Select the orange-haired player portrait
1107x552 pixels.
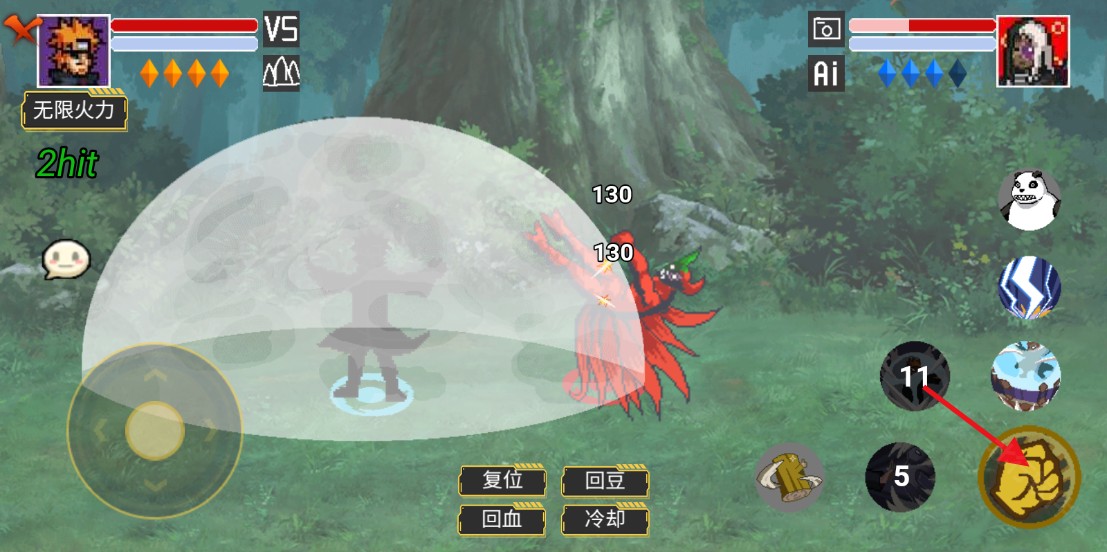(x=74, y=50)
